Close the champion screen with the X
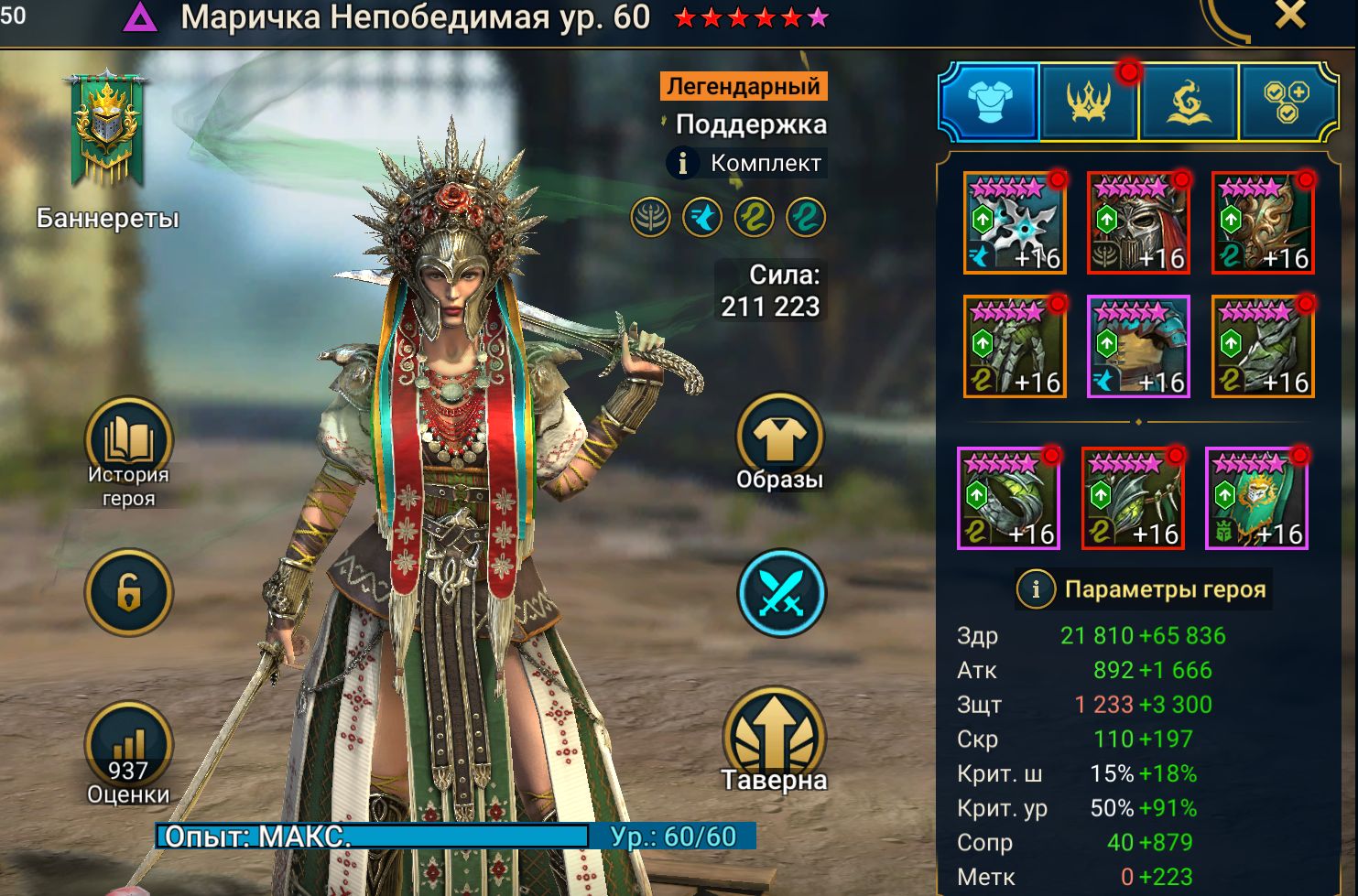 (1289, 16)
